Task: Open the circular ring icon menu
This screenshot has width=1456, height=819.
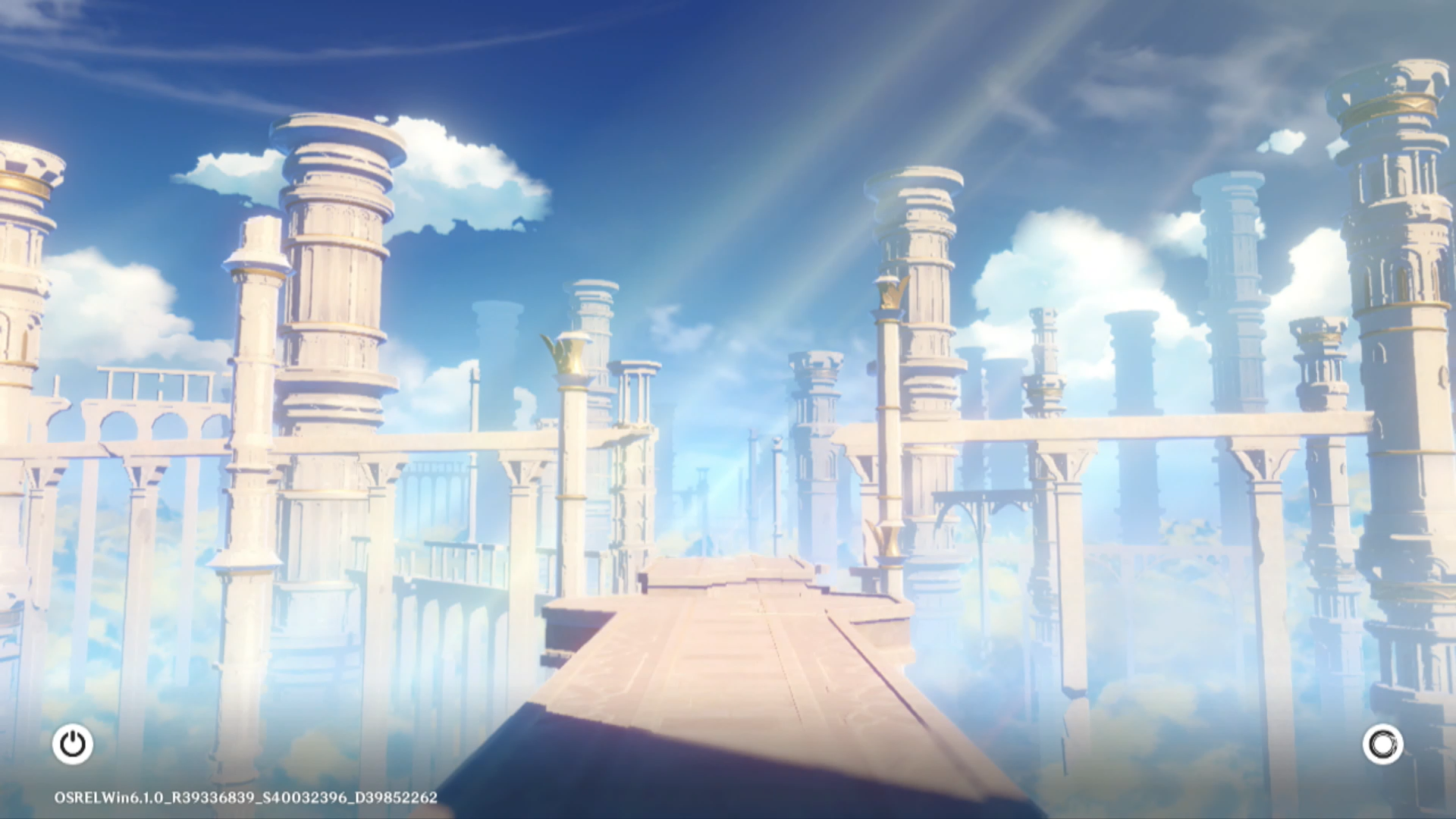Action: point(1382,744)
